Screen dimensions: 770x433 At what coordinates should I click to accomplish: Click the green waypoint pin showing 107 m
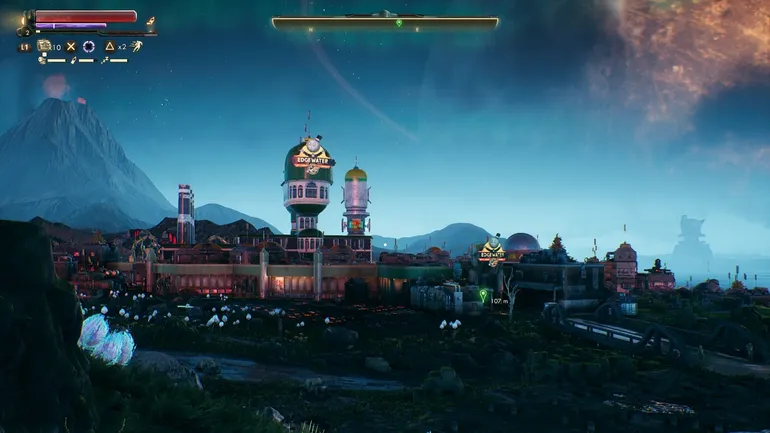pos(483,295)
